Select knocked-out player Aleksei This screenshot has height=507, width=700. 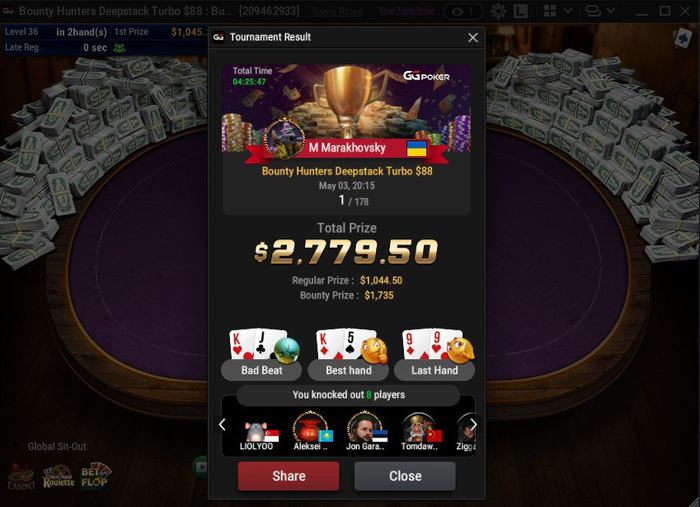(x=311, y=431)
